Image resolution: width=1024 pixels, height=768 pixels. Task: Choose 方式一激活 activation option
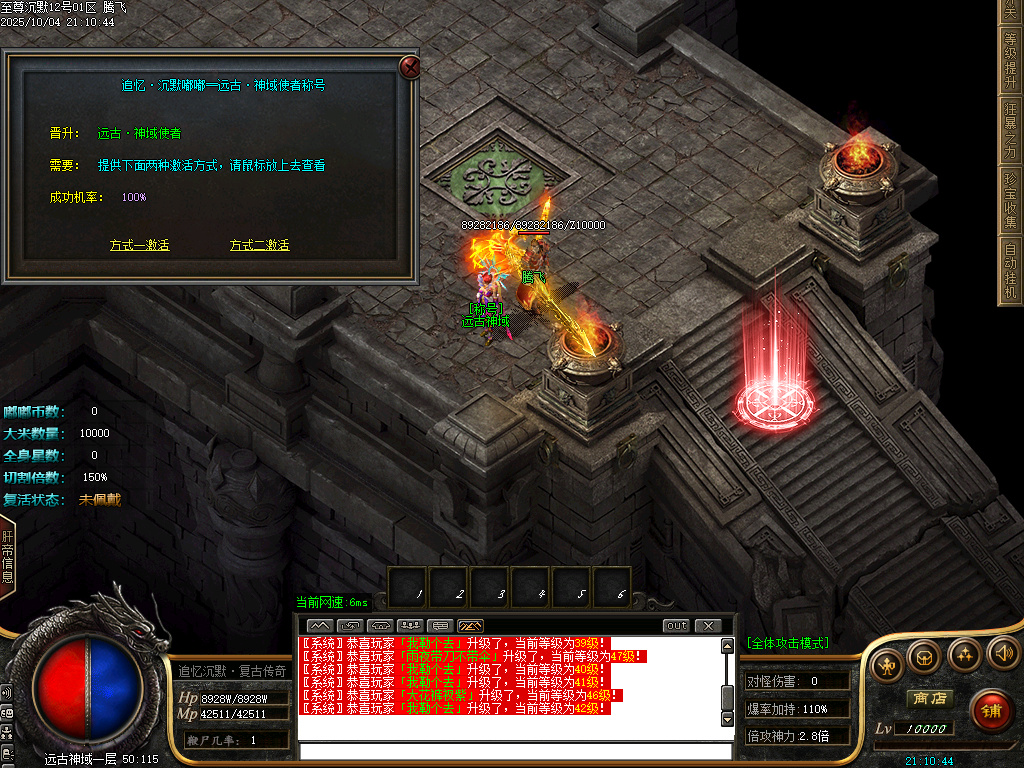139,245
